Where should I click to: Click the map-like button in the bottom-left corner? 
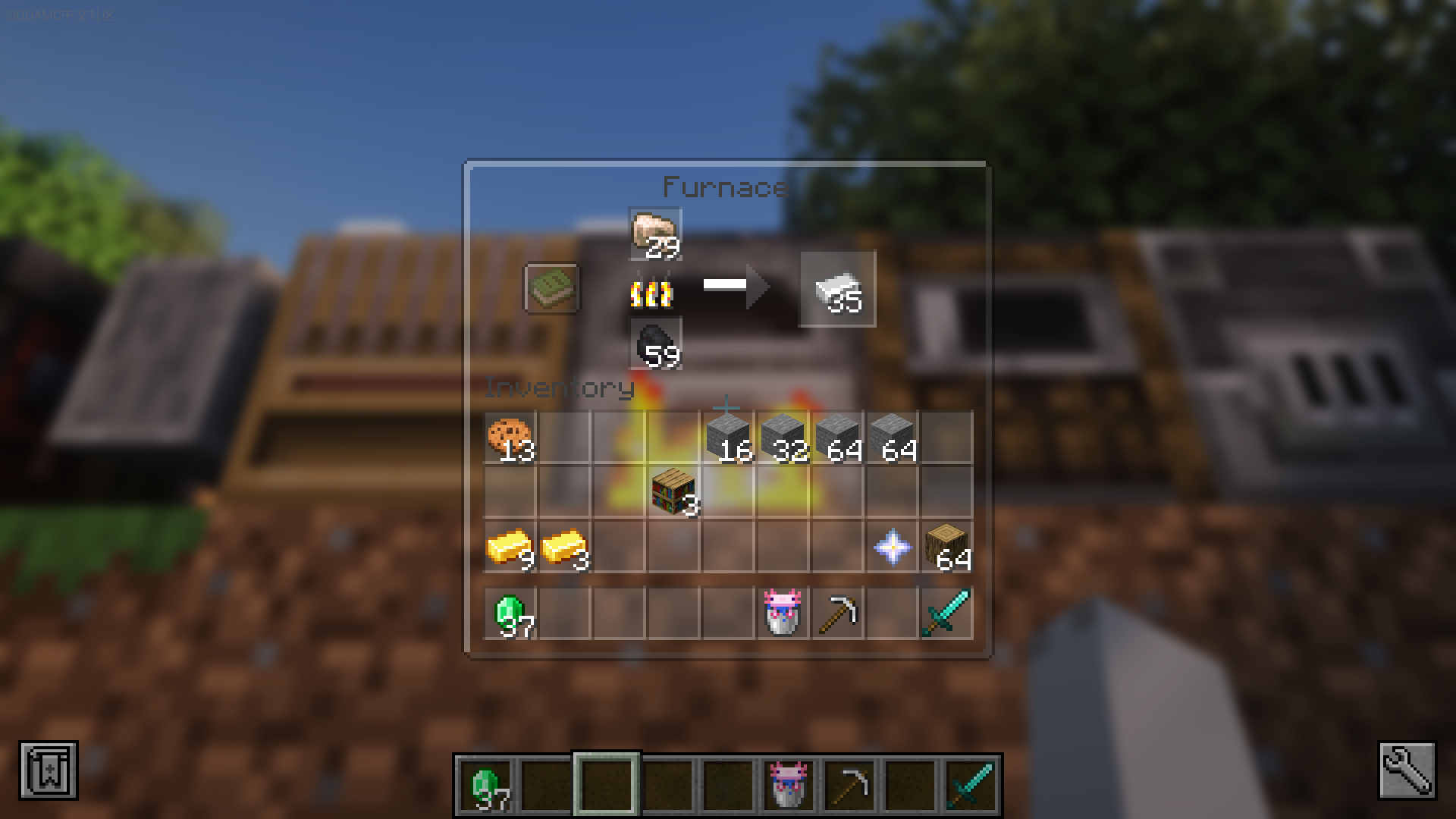pos(47,771)
